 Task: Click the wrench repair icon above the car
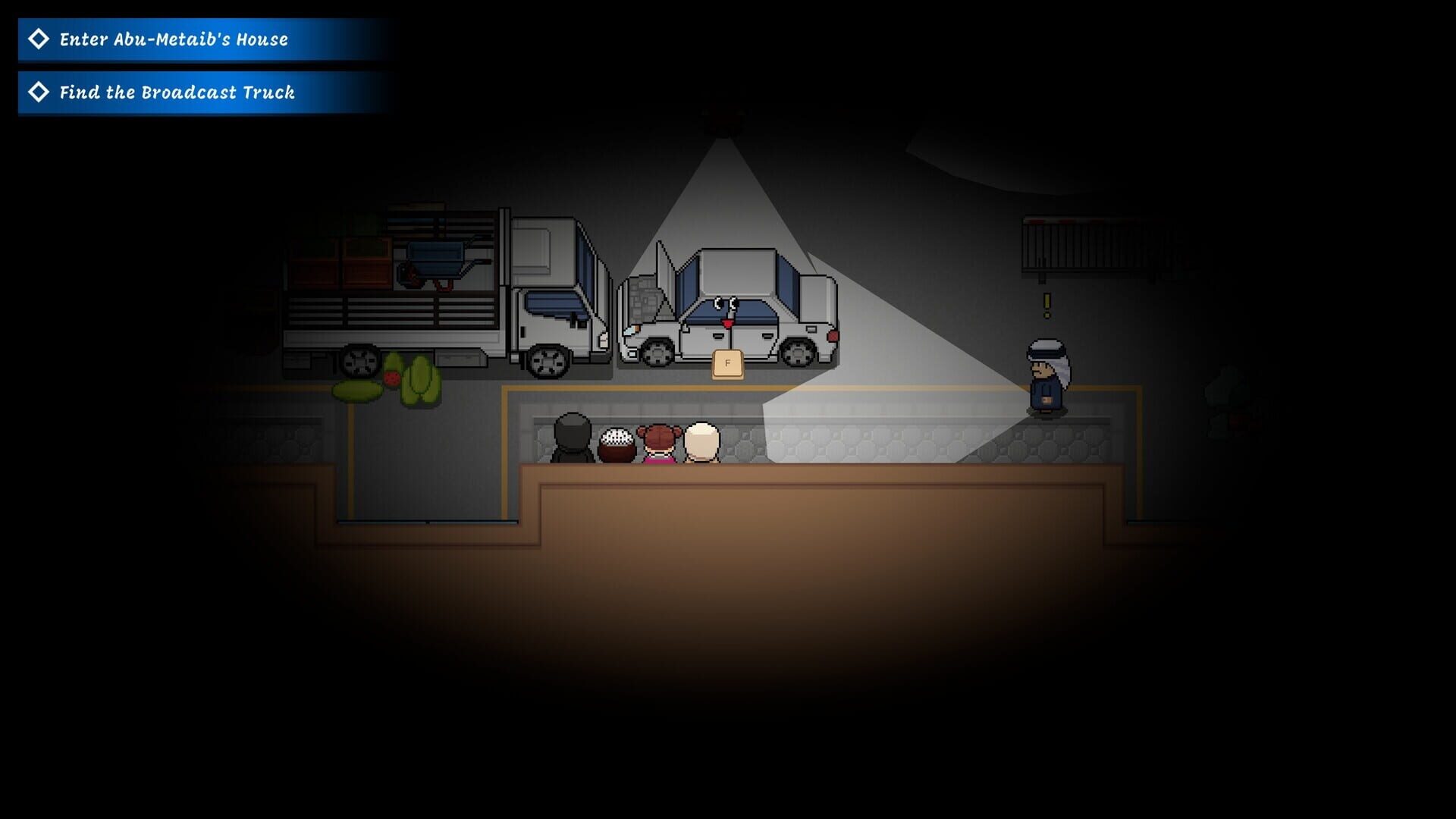click(726, 303)
